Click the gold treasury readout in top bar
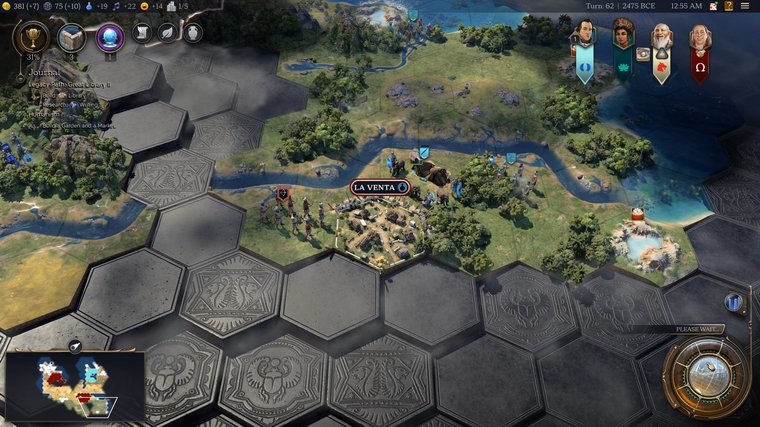 click(x=20, y=6)
